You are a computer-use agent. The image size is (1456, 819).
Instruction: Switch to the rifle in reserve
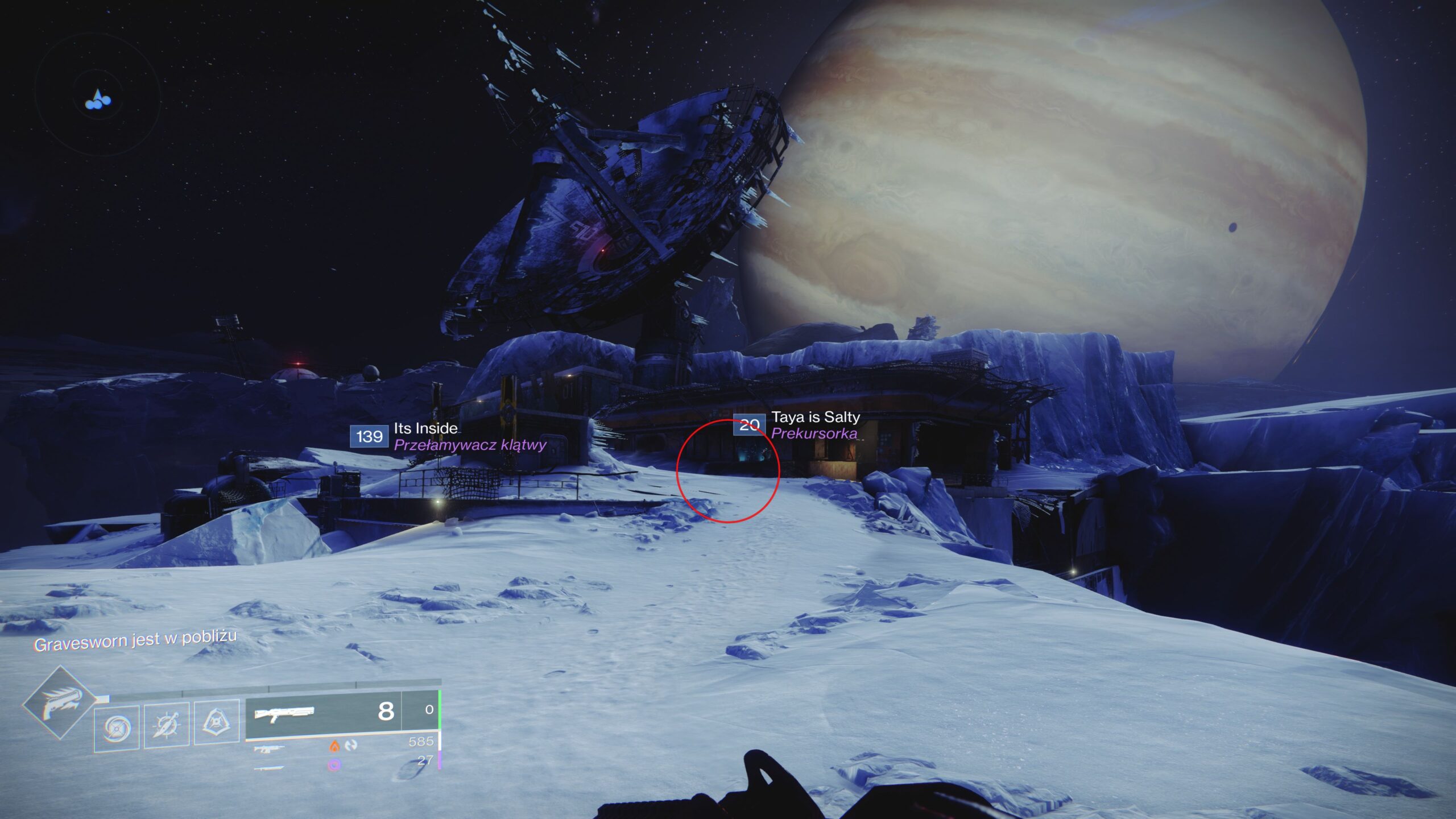click(267, 749)
